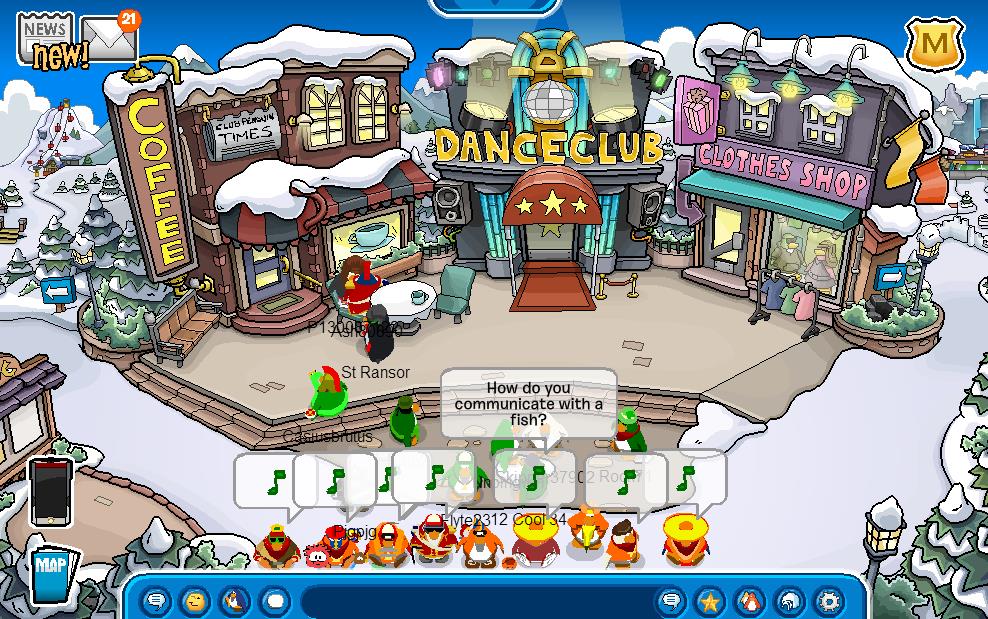Select the snowball throw button
Image resolution: width=988 pixels, height=619 pixels.
(275, 601)
